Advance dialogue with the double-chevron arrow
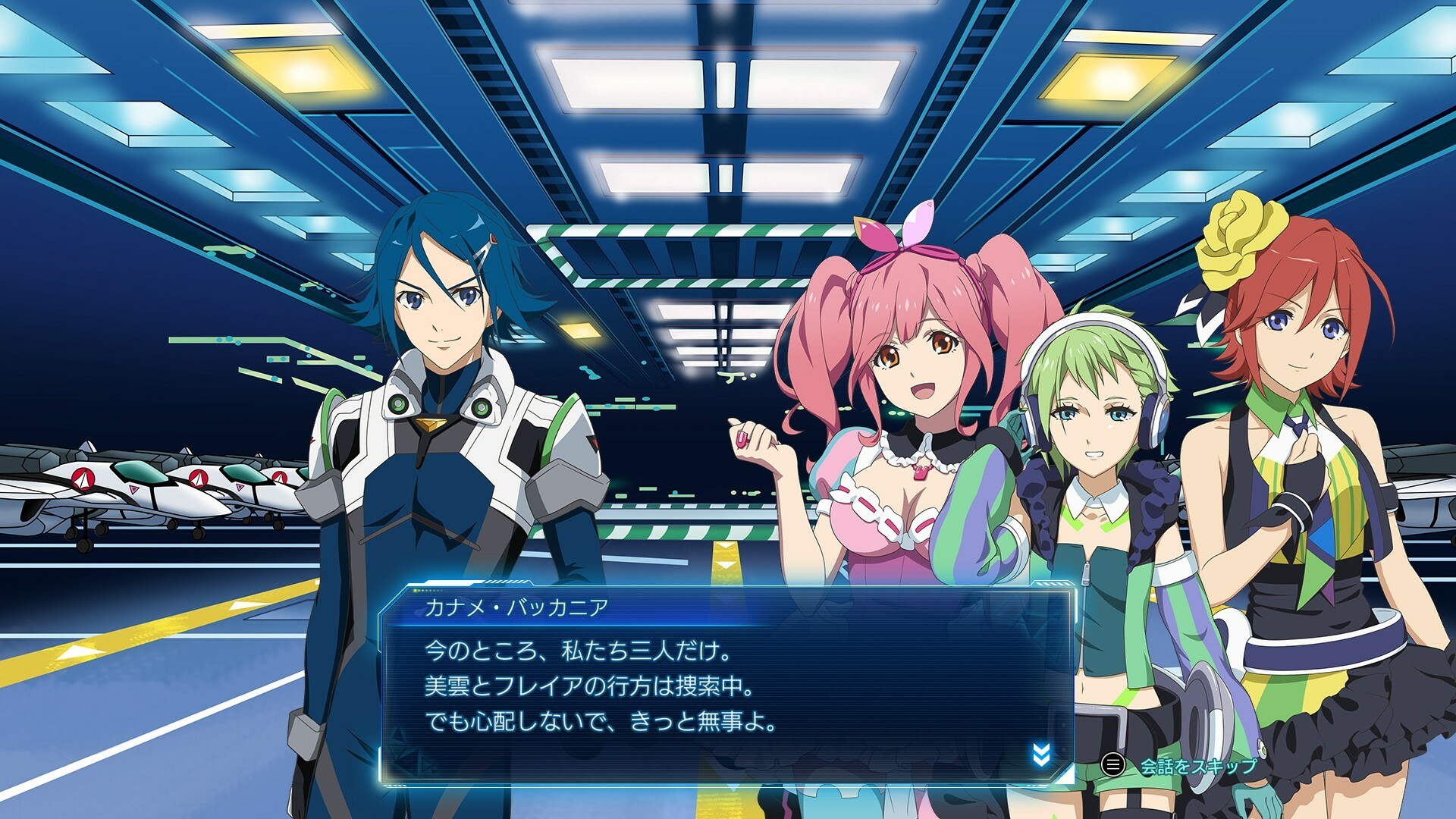Image resolution: width=1456 pixels, height=819 pixels. click(1041, 755)
